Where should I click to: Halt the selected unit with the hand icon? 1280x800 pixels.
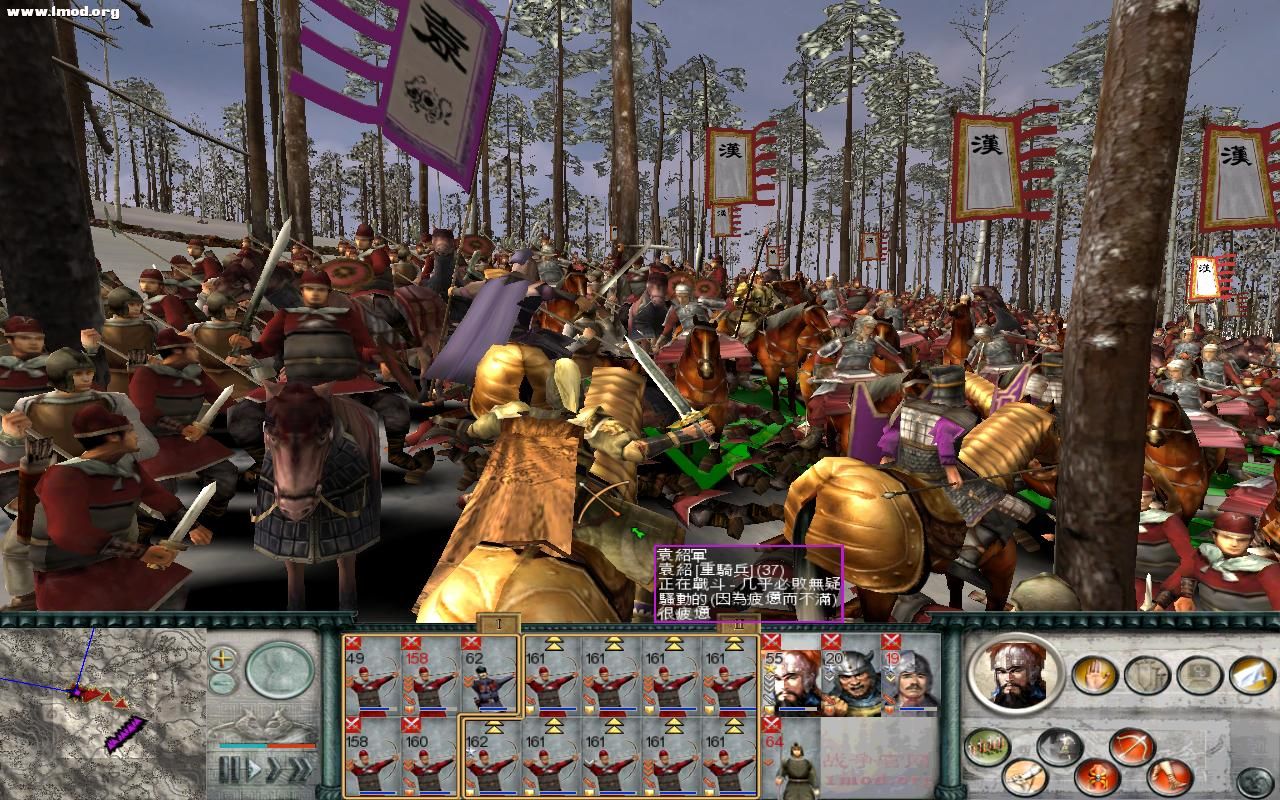(1092, 675)
